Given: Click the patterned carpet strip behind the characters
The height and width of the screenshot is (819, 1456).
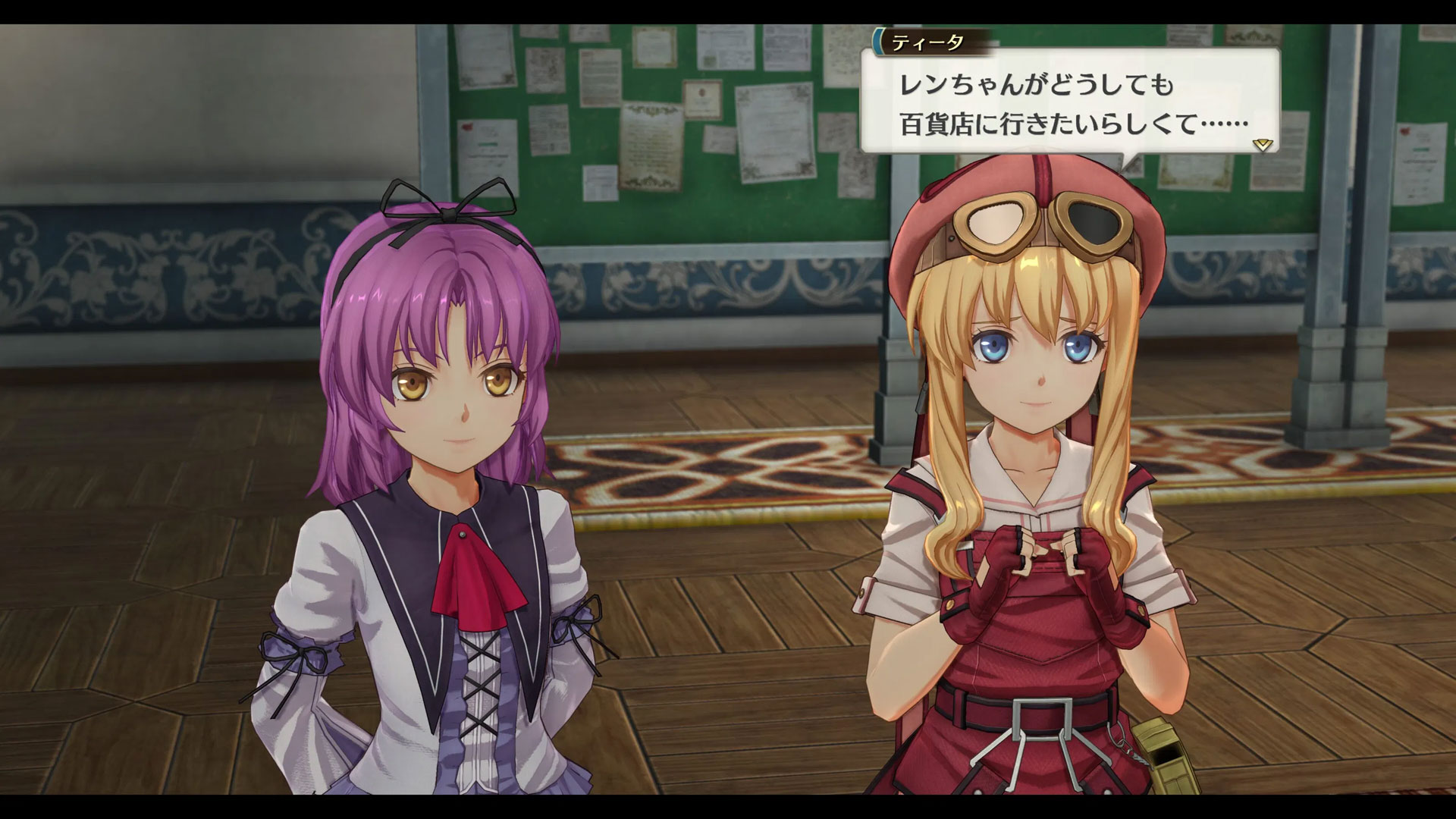Looking at the screenshot, I should [720, 470].
